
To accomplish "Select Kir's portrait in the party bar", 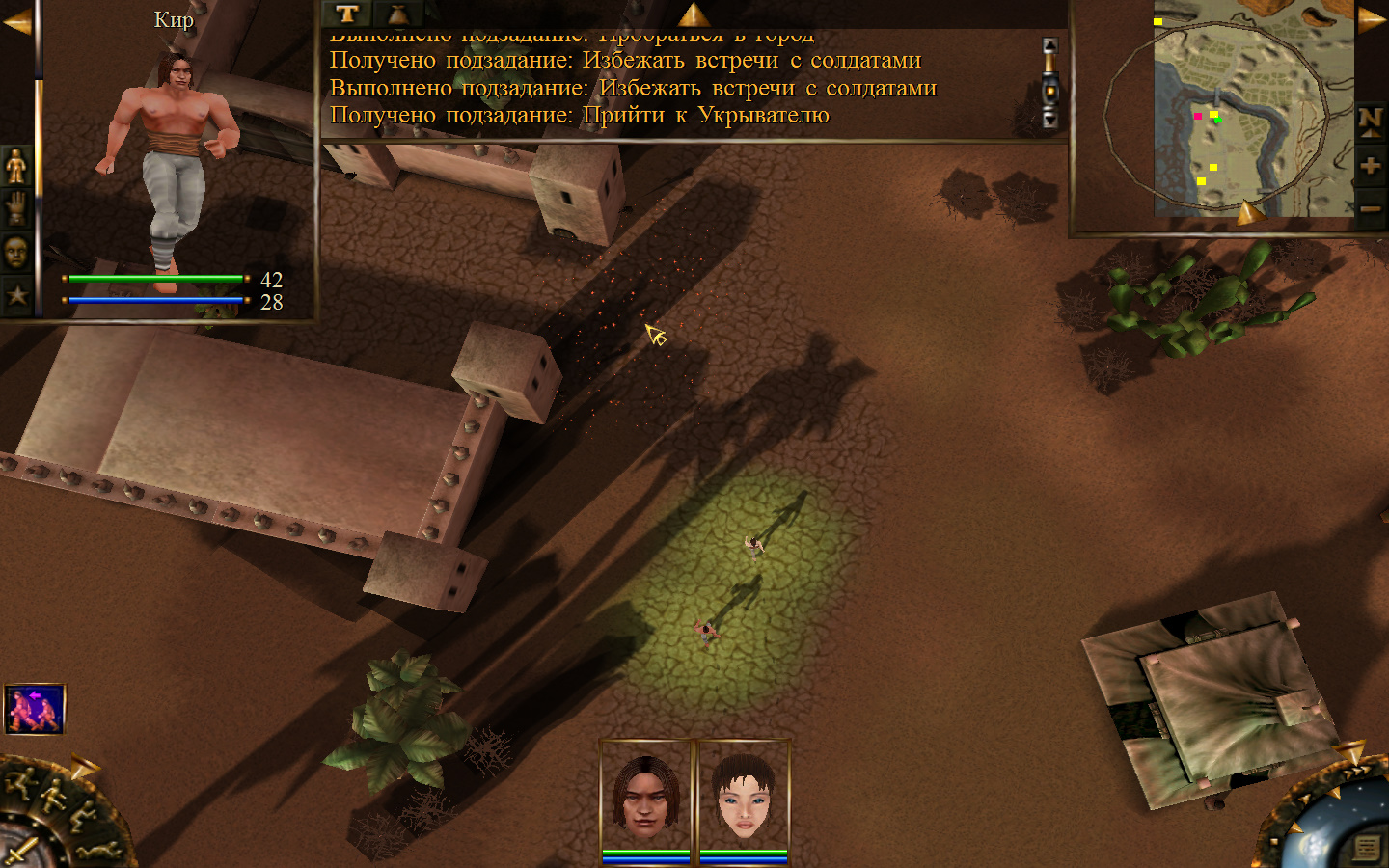I will (646, 796).
